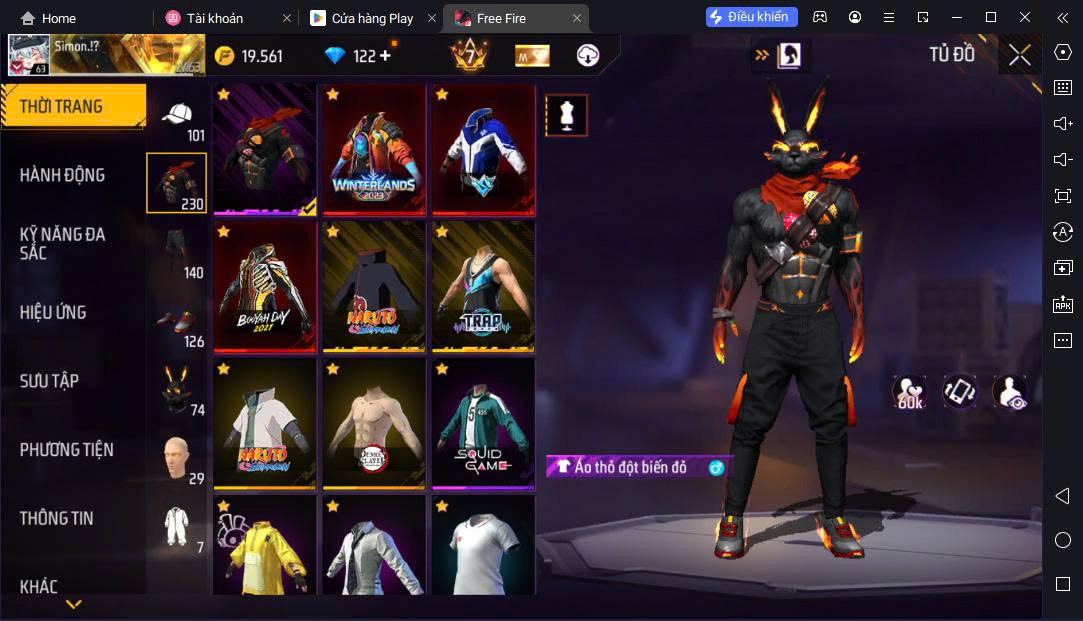Close the wardrobe with the X button
The width and height of the screenshot is (1083, 621).
pyautogui.click(x=1019, y=55)
